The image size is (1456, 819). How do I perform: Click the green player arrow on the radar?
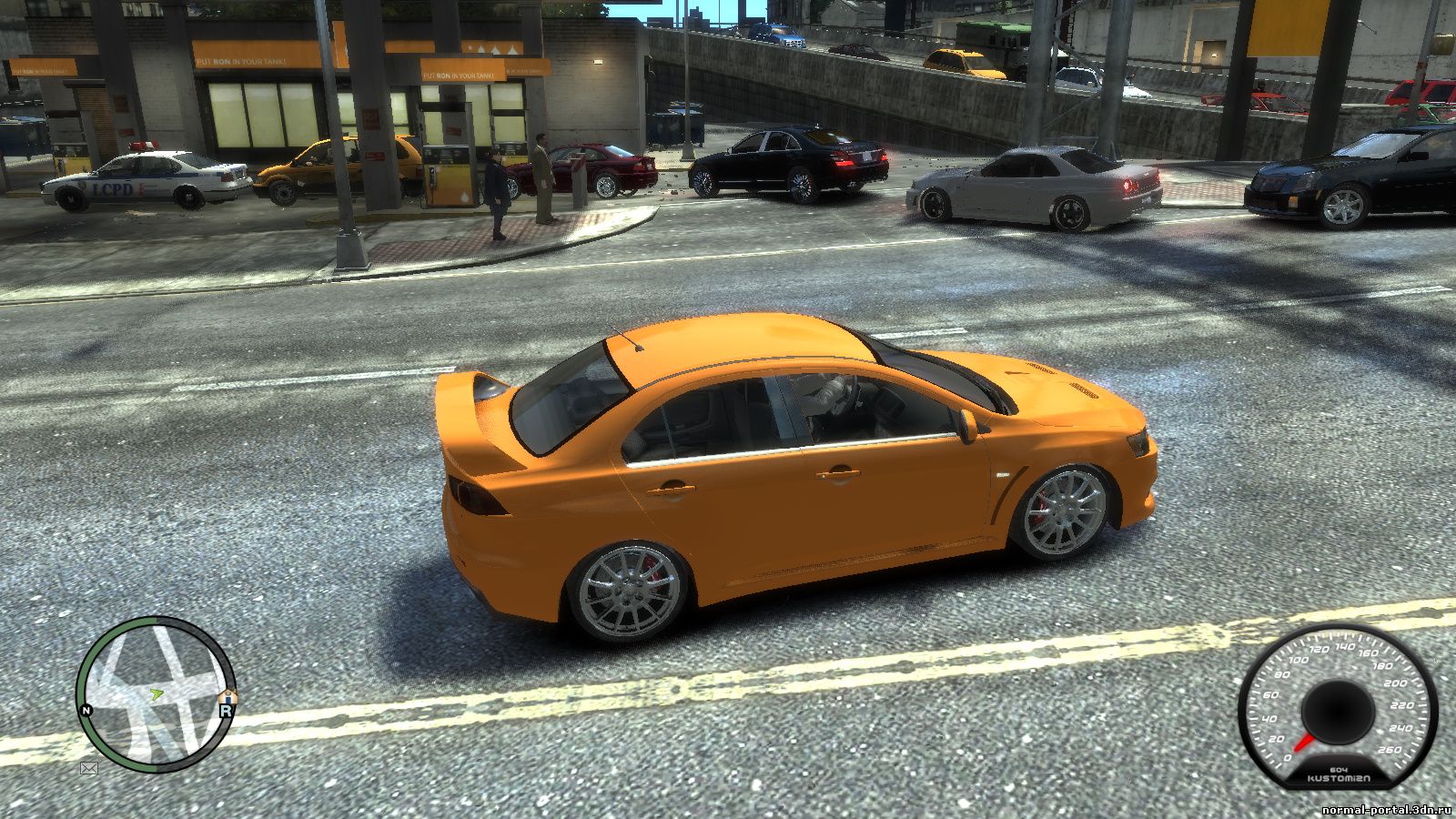(x=156, y=694)
